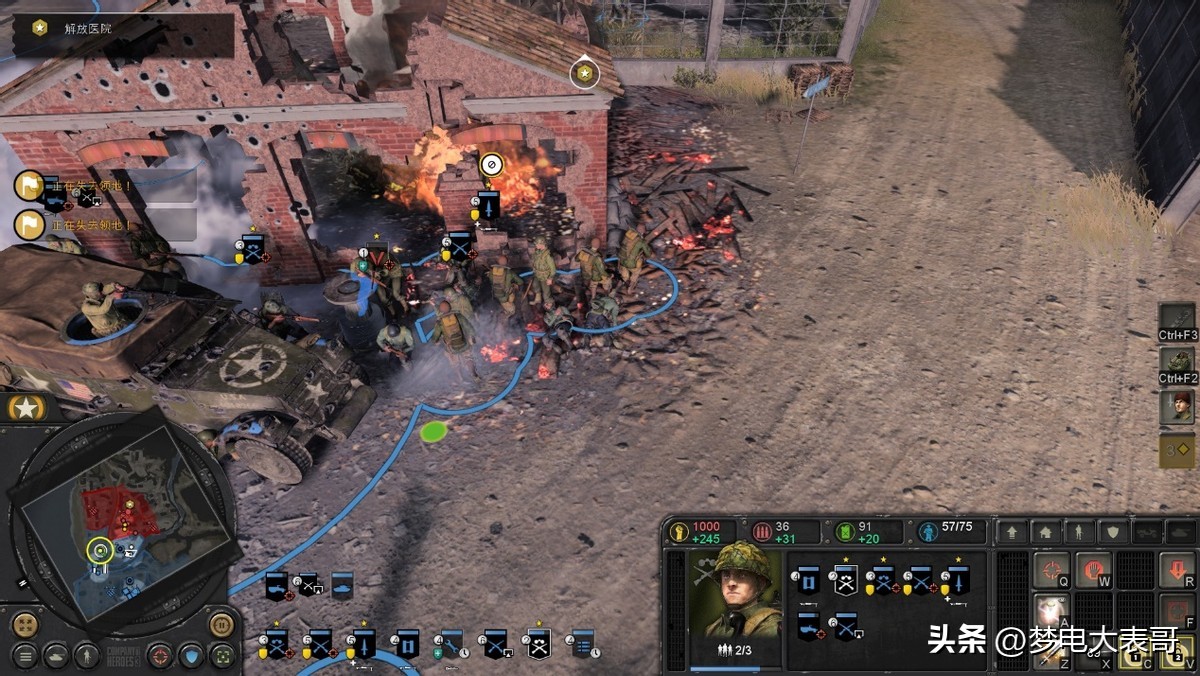Activate the attack-move crosshair command (Q)
The height and width of the screenshot is (676, 1200).
tap(1051, 571)
